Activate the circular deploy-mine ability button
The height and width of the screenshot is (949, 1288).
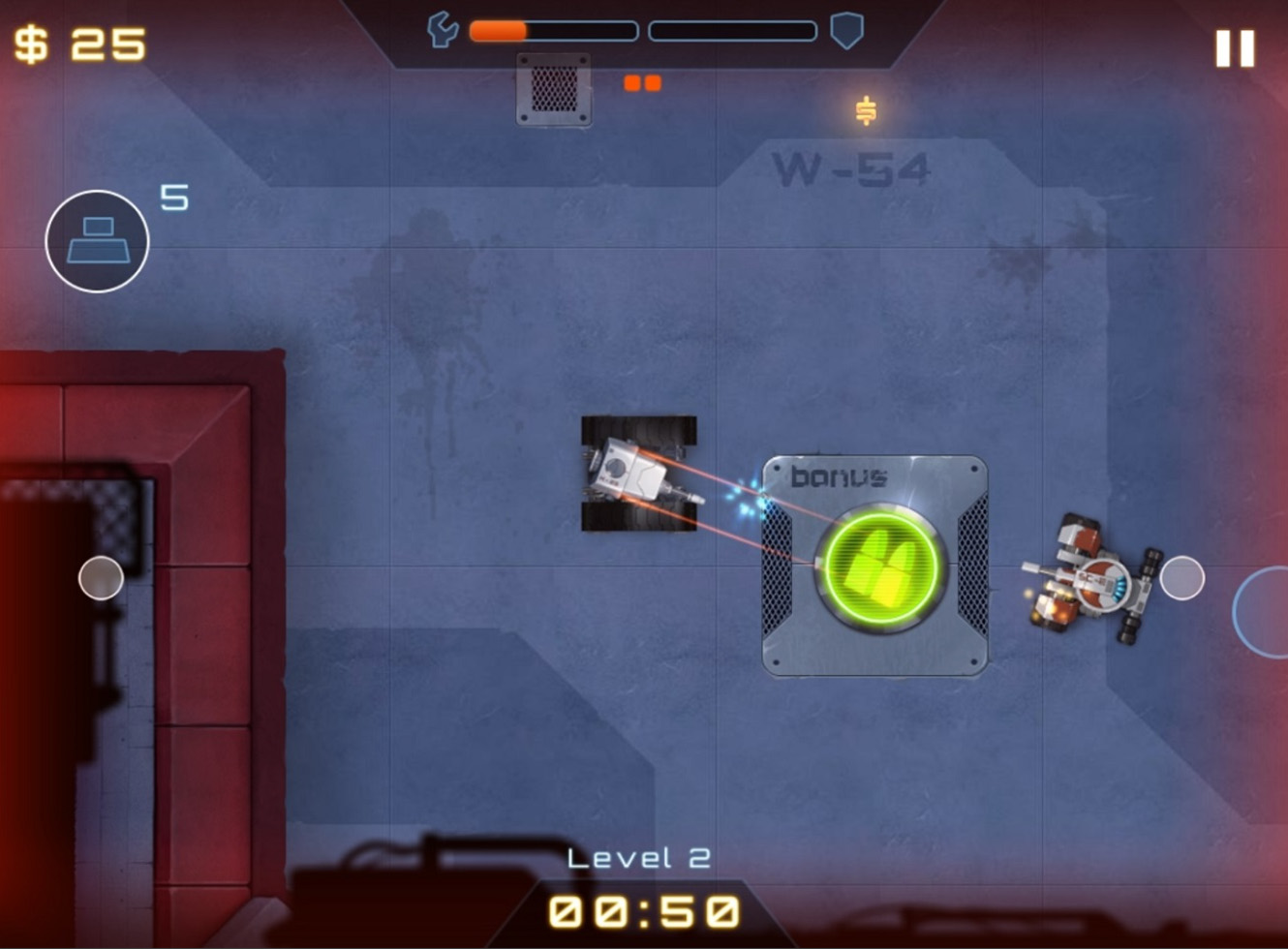(97, 241)
